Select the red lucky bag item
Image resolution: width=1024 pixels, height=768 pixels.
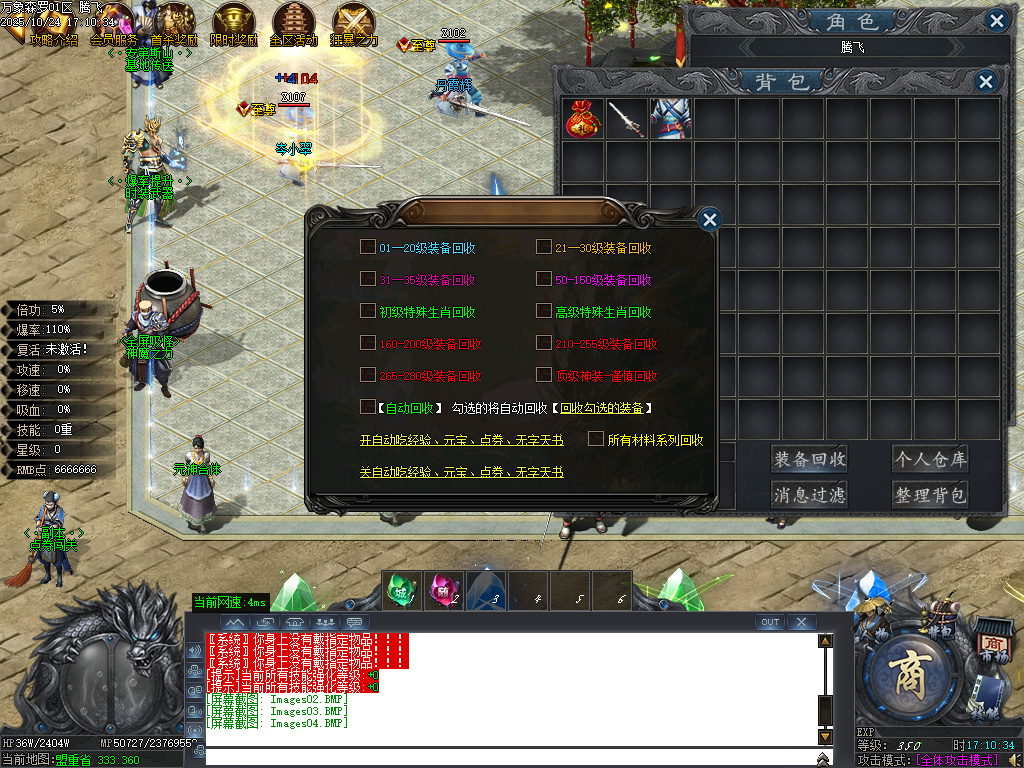pyautogui.click(x=583, y=119)
